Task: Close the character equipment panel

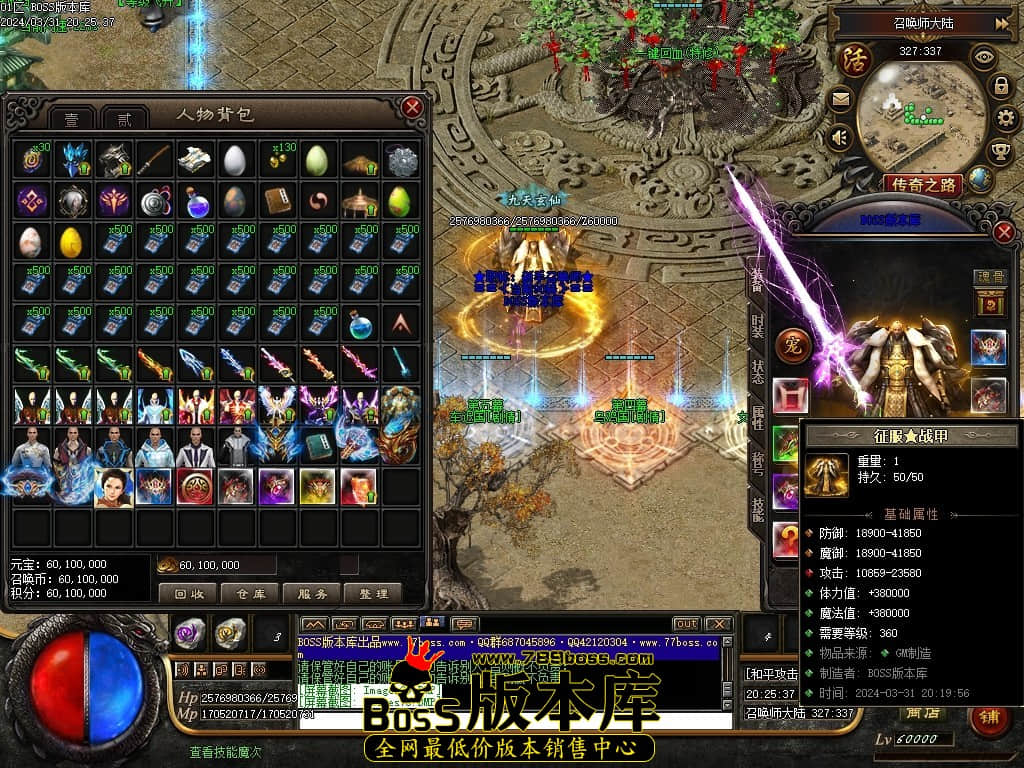Action: 1004,232
